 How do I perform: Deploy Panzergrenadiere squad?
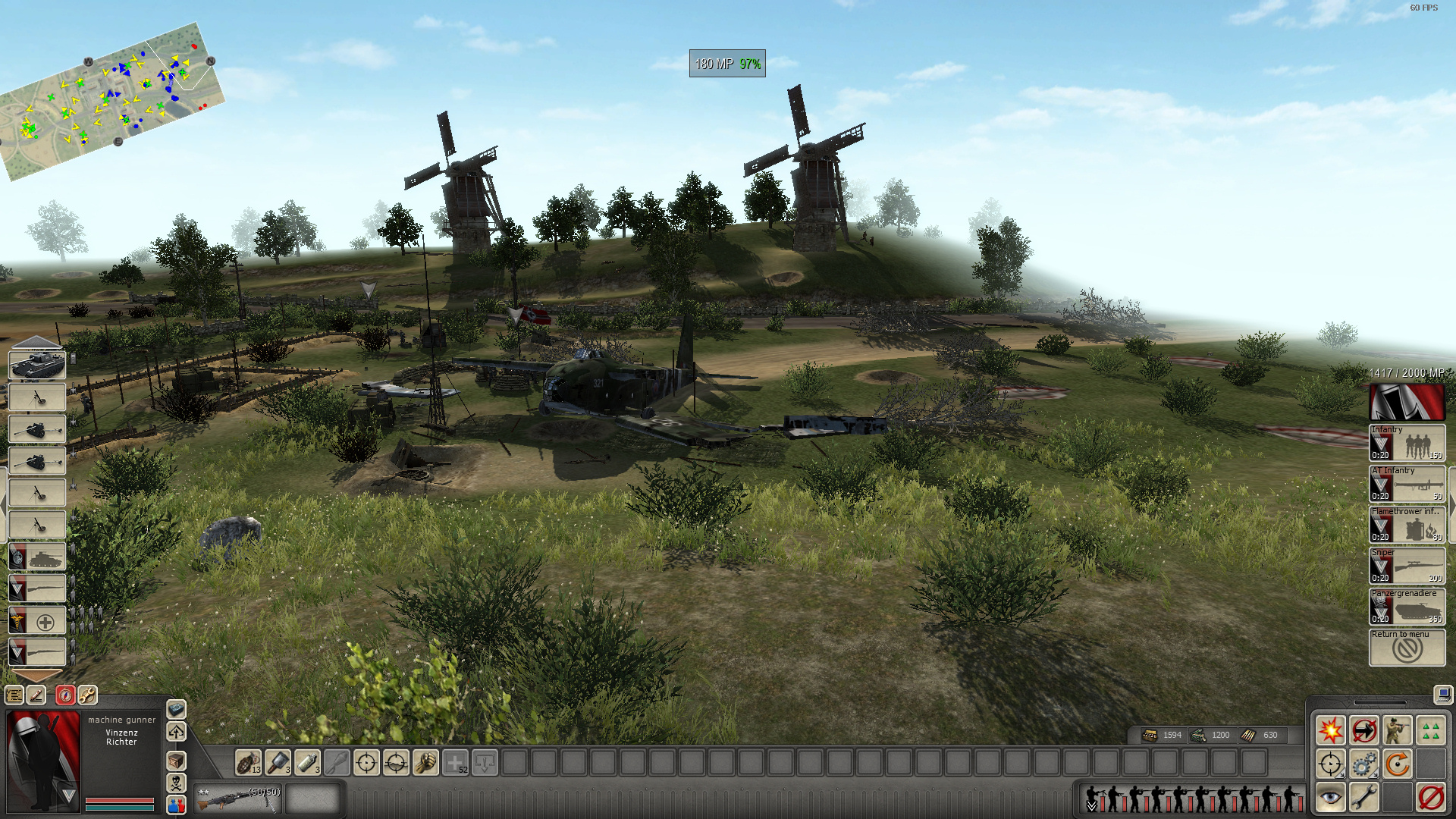(1407, 607)
